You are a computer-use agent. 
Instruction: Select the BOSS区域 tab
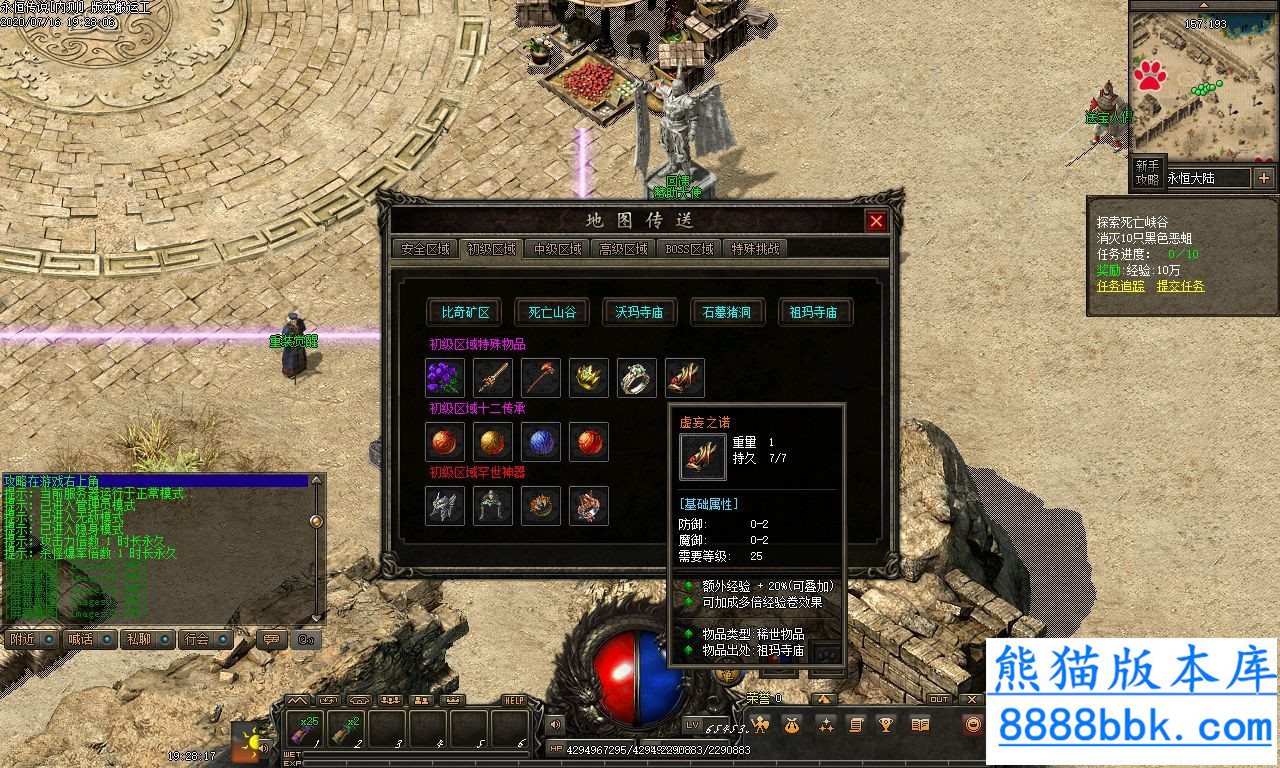click(689, 249)
